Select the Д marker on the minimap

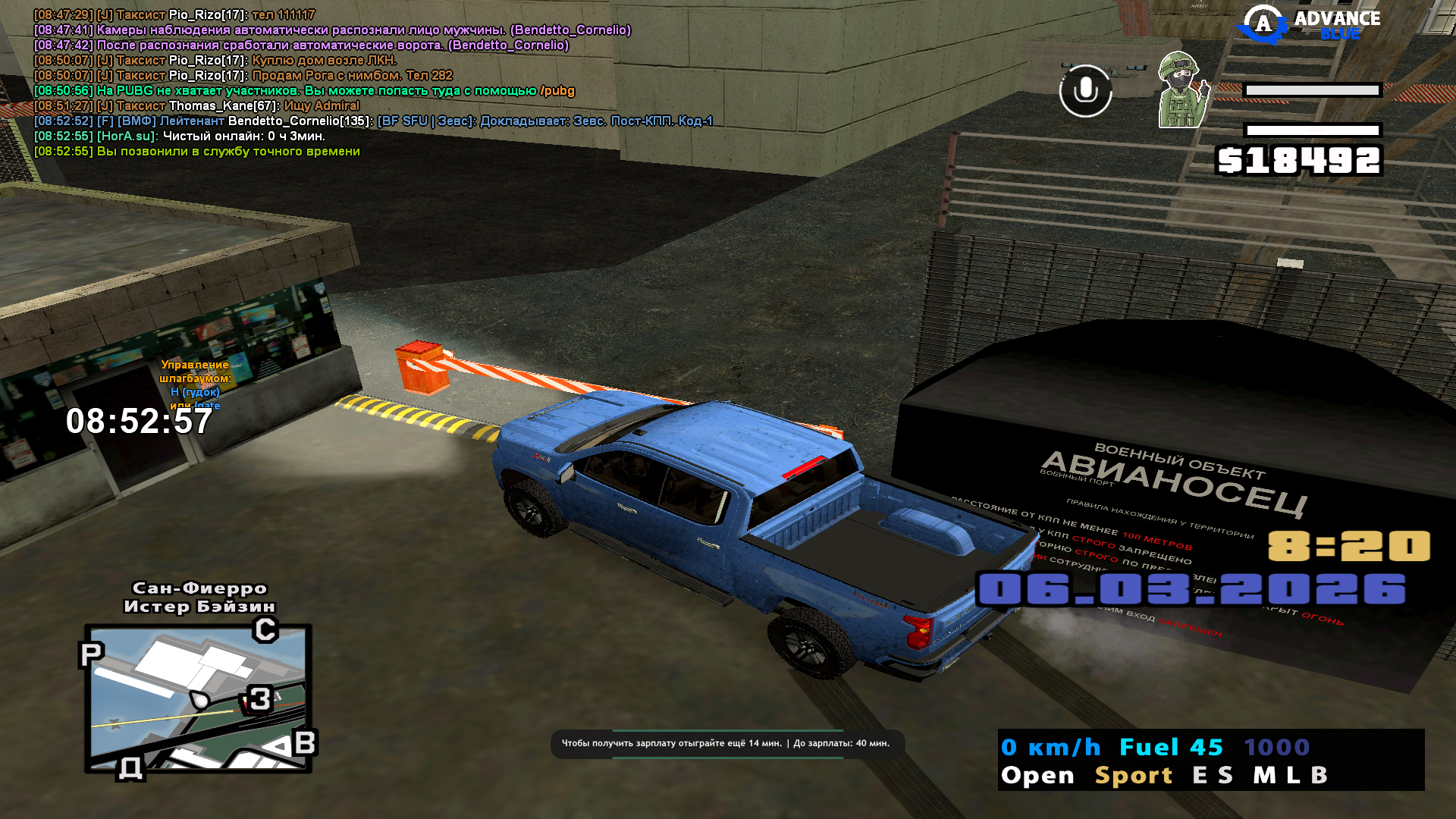(130, 768)
